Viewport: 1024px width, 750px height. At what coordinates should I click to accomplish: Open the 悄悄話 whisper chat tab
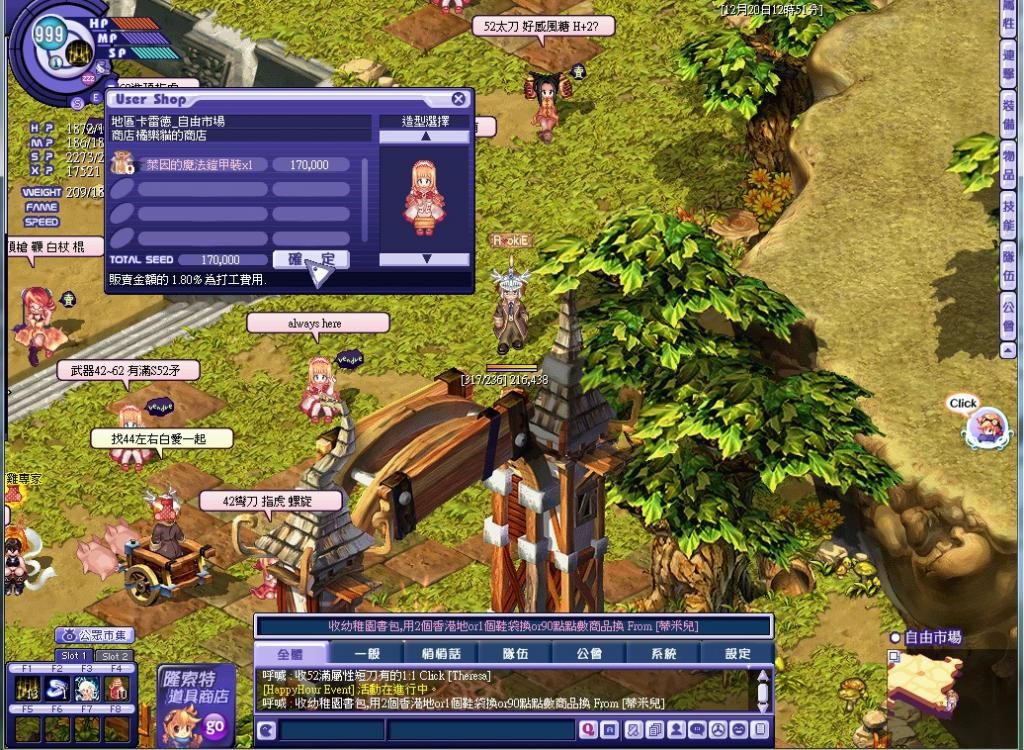(x=441, y=653)
